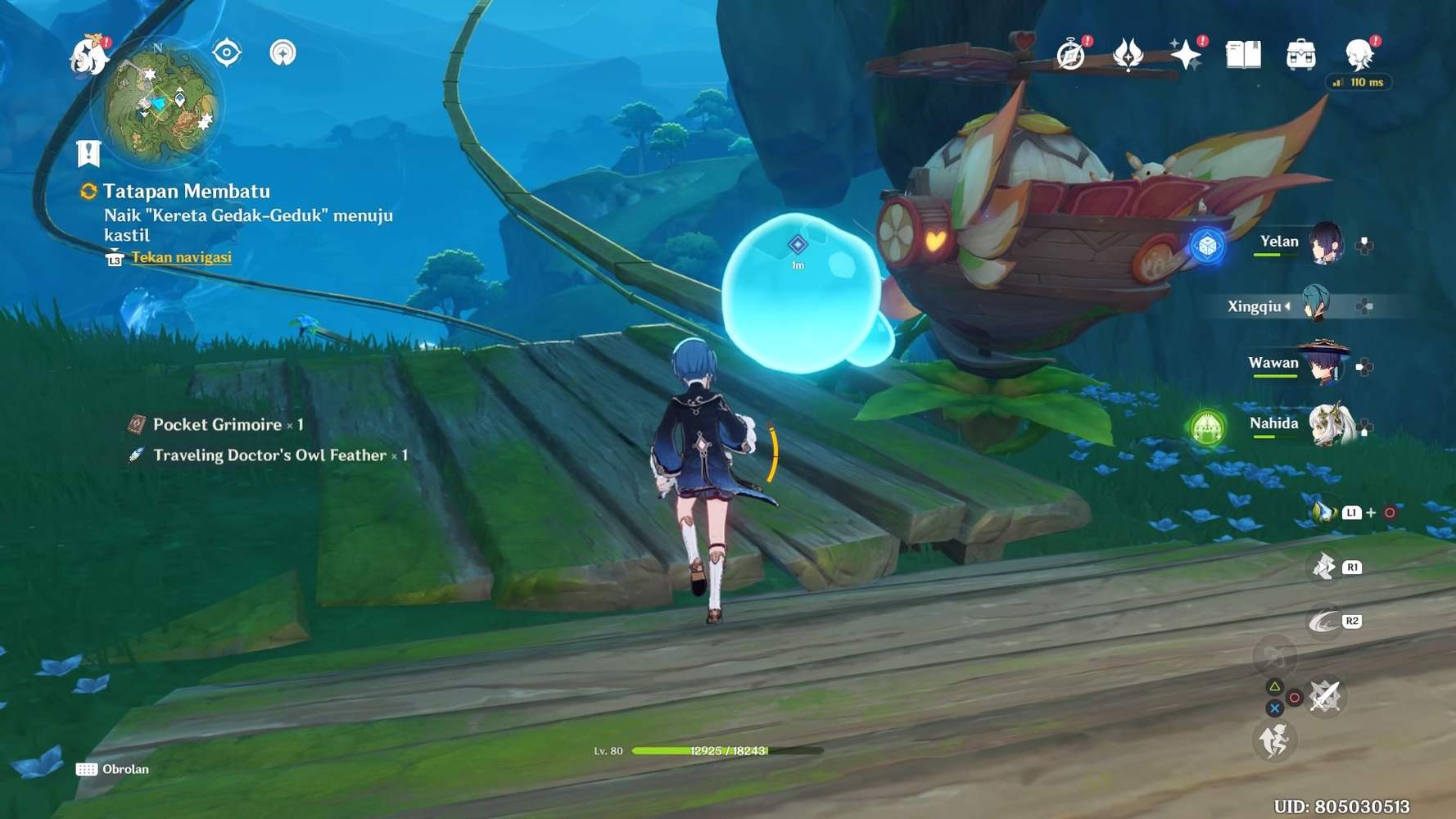Open the Obrolan chat button
The width and height of the screenshot is (1456, 819).
point(113,768)
